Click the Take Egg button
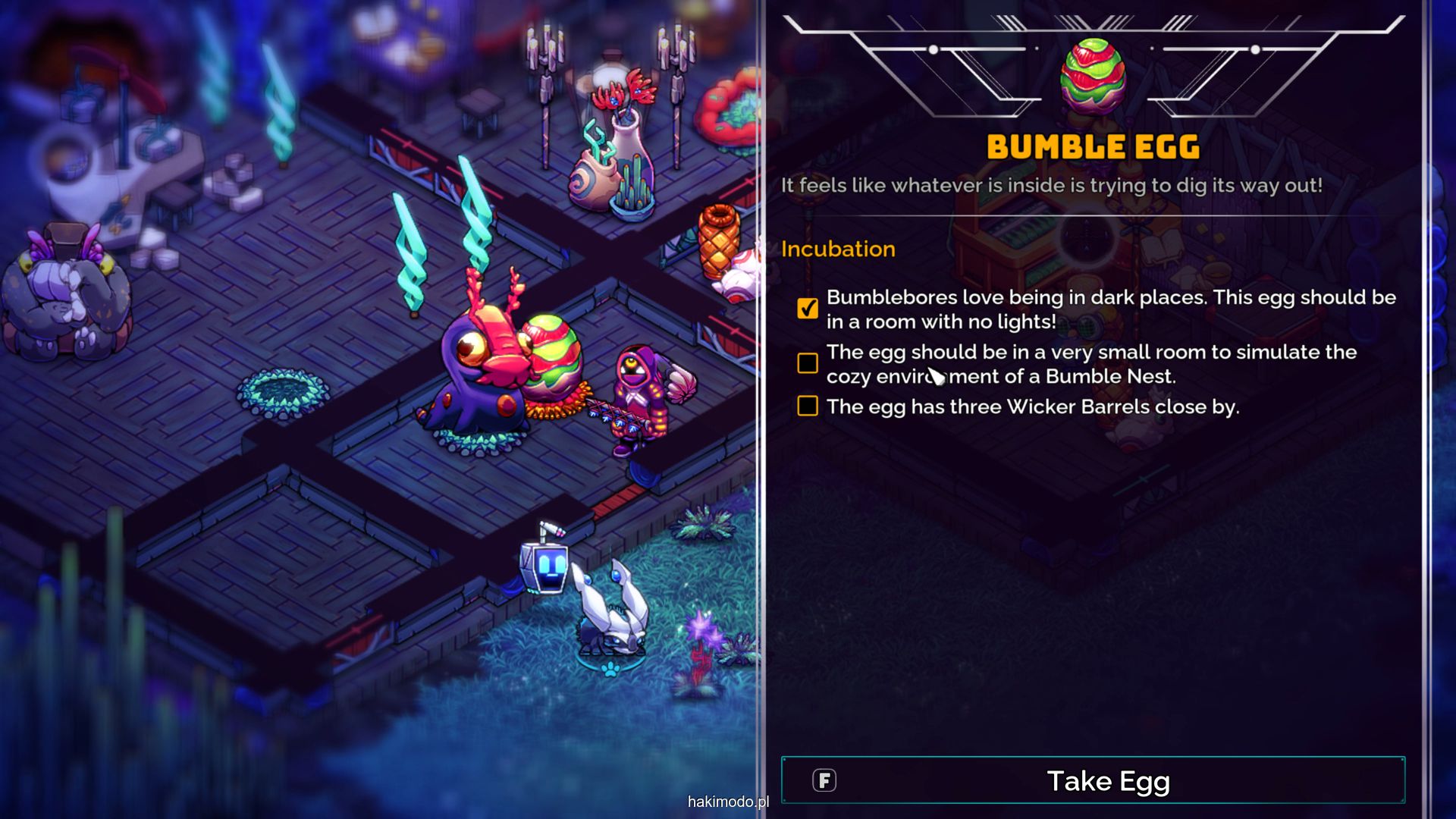Screen dimensions: 1456x819 (x=1092, y=780)
